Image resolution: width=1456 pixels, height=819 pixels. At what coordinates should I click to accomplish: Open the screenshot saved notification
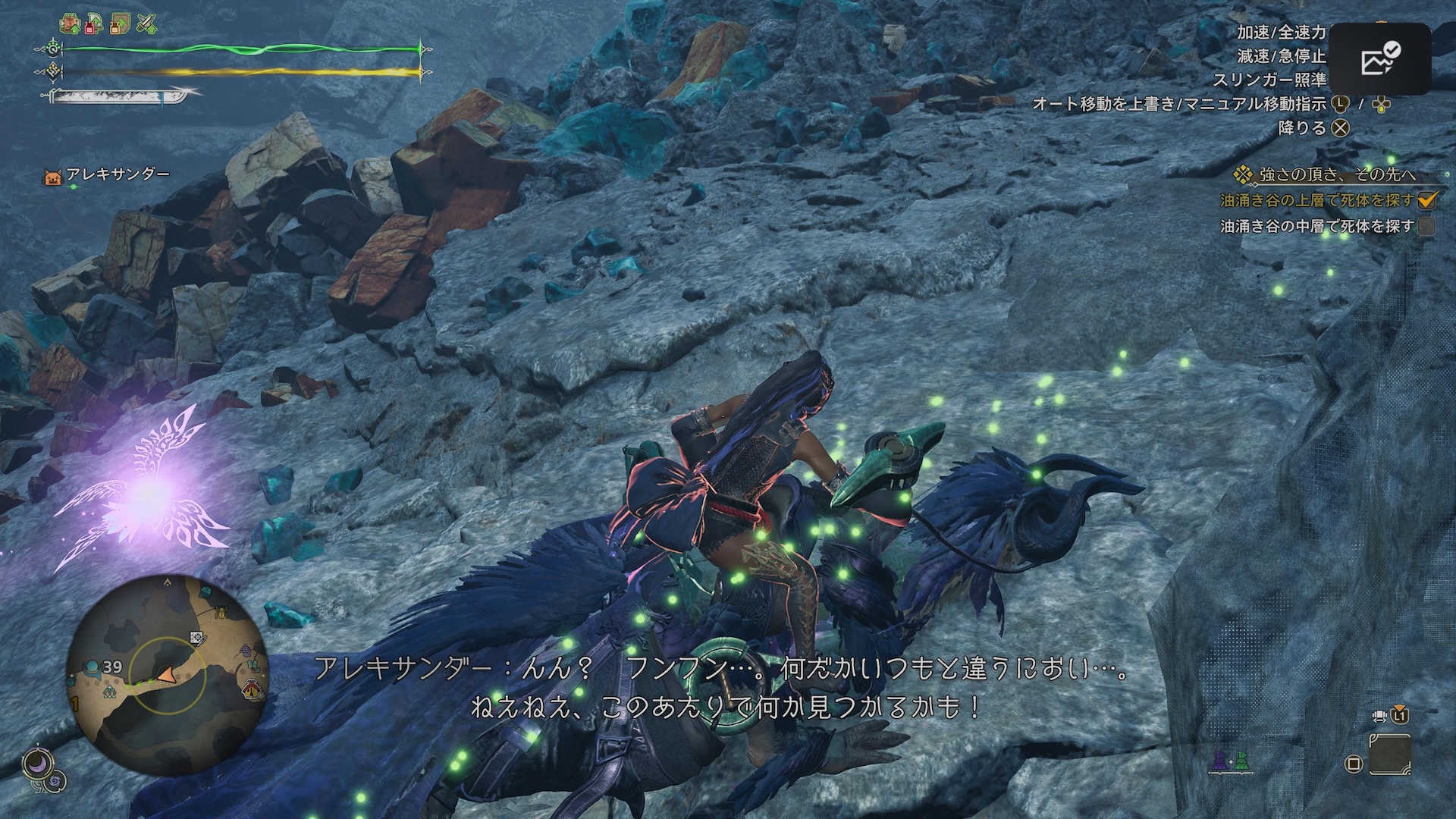(1380, 59)
